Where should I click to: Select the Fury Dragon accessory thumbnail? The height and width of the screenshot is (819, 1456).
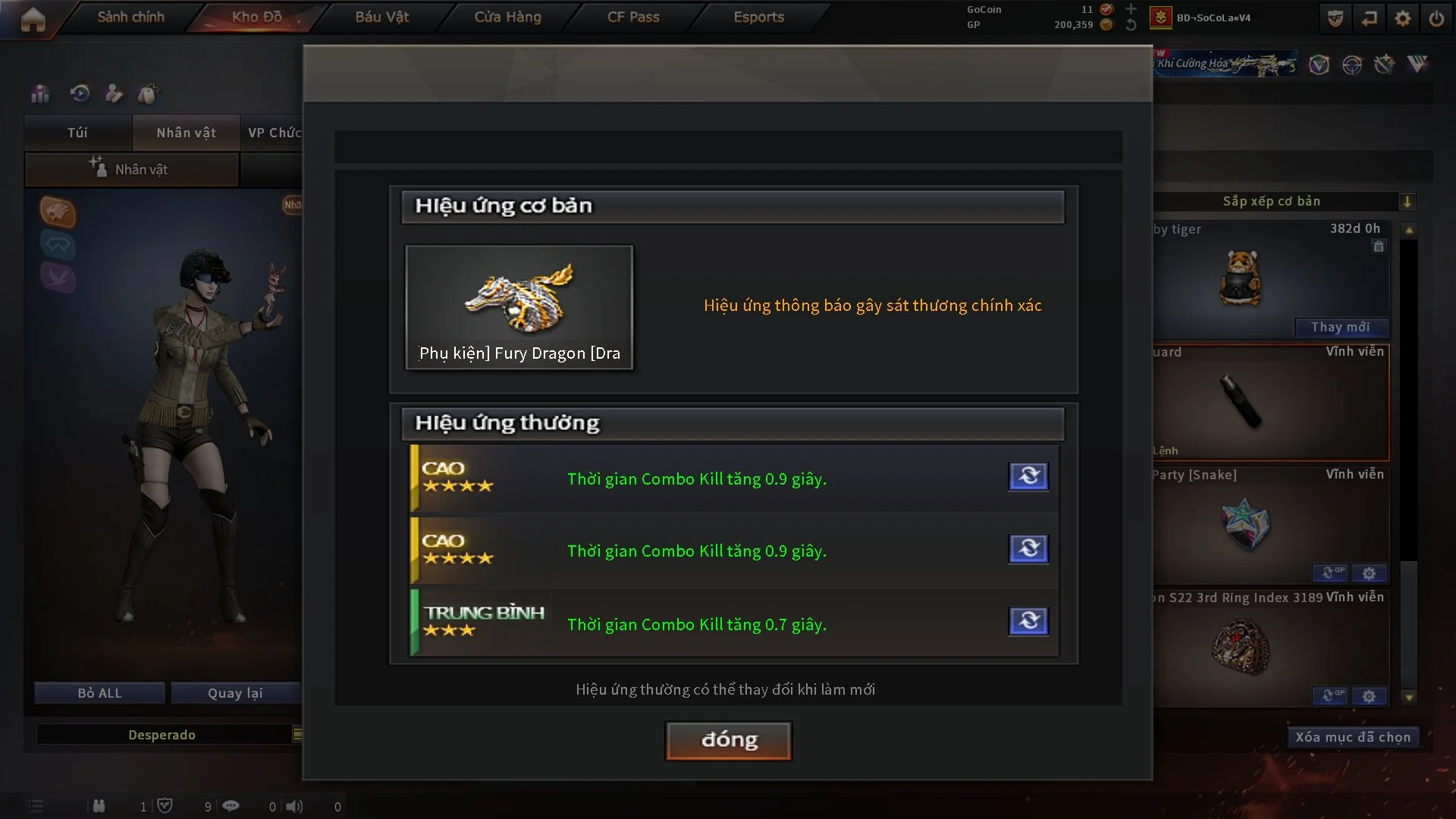519,307
